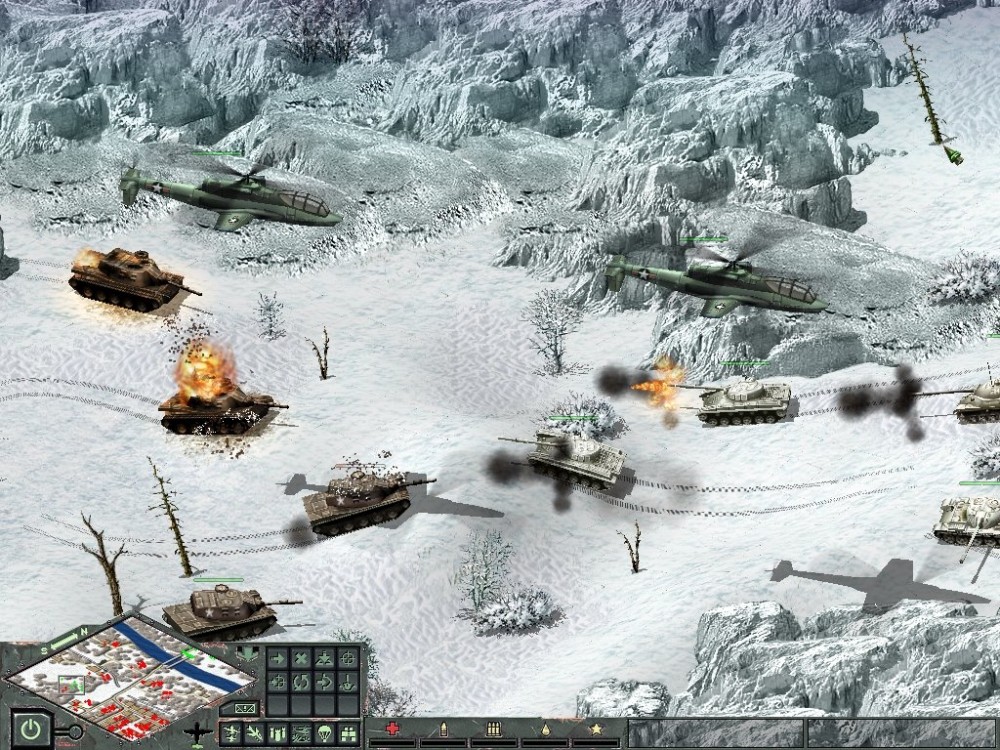Select the move arrow command
Screen dimensions: 1000x750
277,658
